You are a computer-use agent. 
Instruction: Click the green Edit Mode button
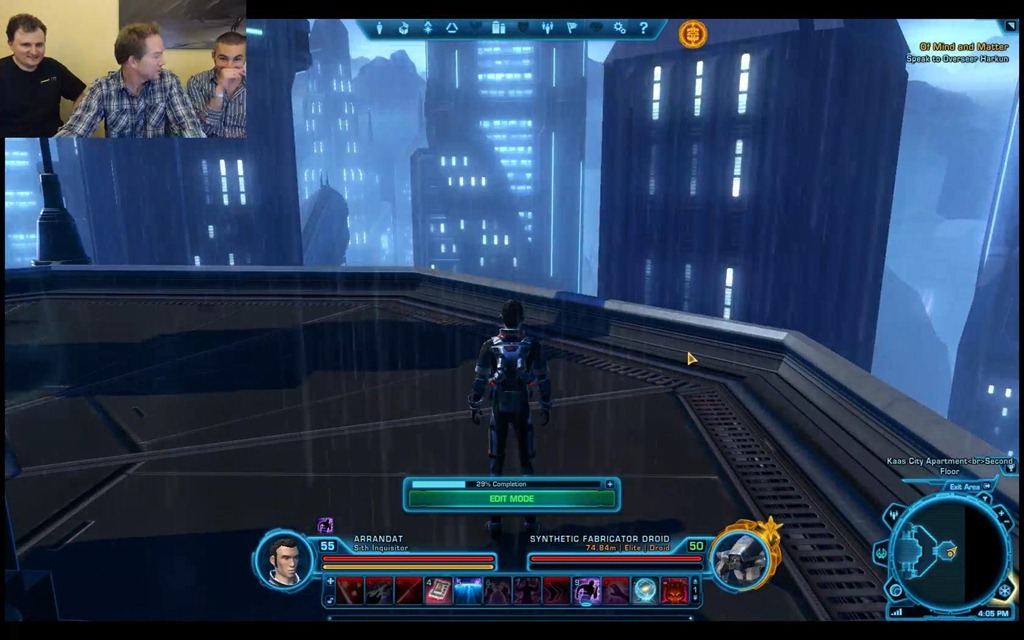coord(511,498)
